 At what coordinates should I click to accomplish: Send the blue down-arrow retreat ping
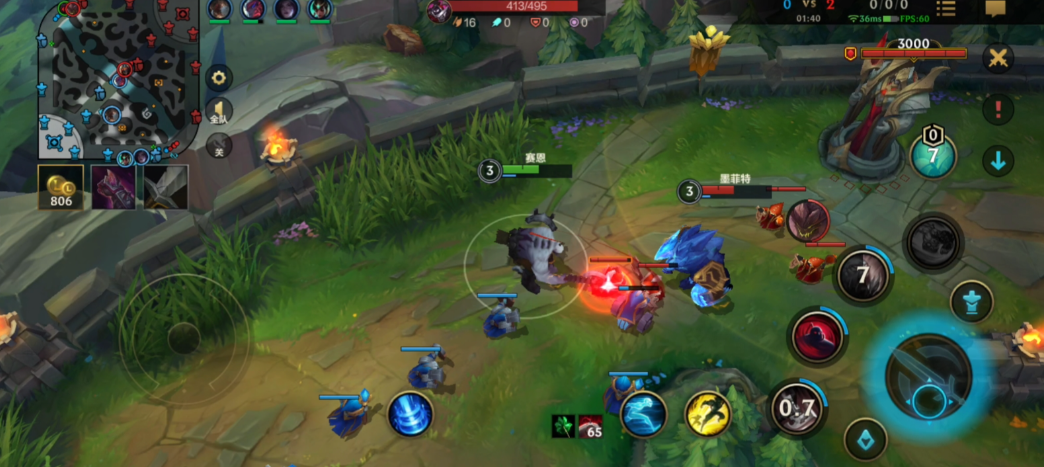click(997, 160)
